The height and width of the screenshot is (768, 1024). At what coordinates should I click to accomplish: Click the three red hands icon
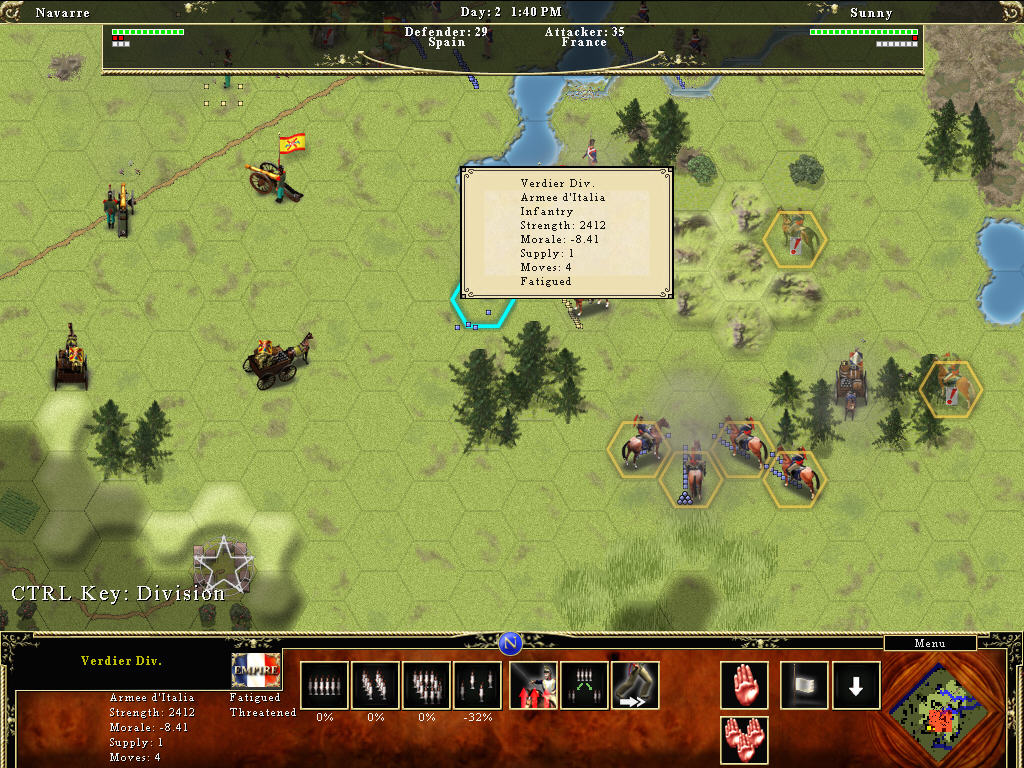pyautogui.click(x=745, y=740)
